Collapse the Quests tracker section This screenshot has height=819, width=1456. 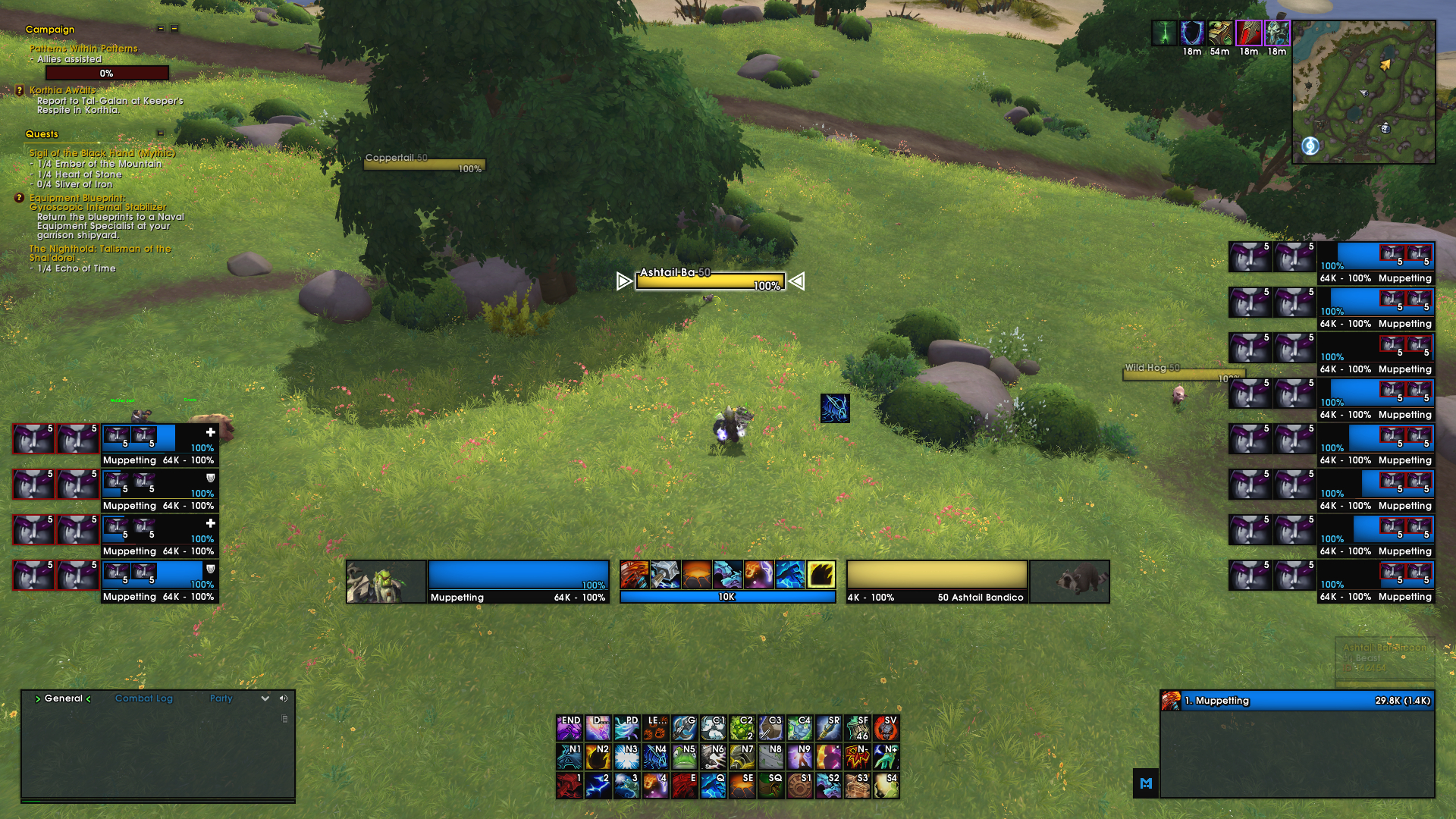click(161, 133)
